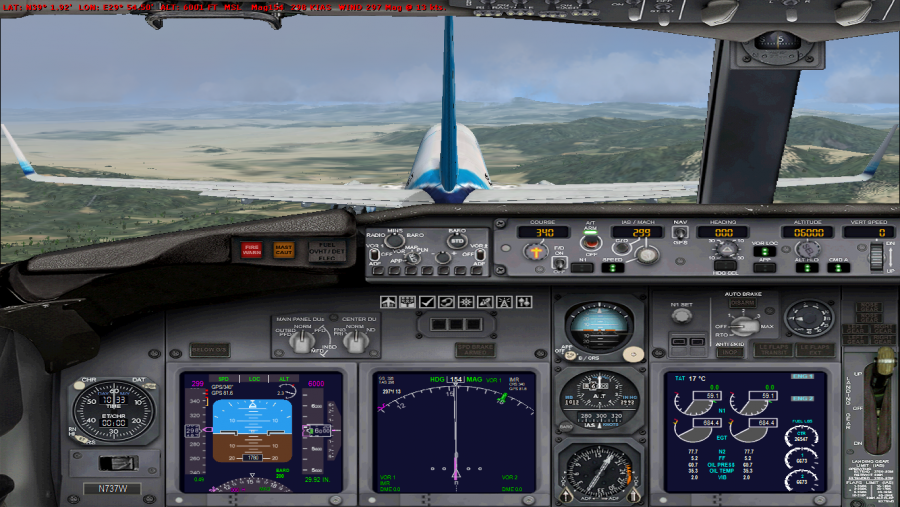
Task: Toggle the VOR LOC autopilot button
Action: (765, 251)
